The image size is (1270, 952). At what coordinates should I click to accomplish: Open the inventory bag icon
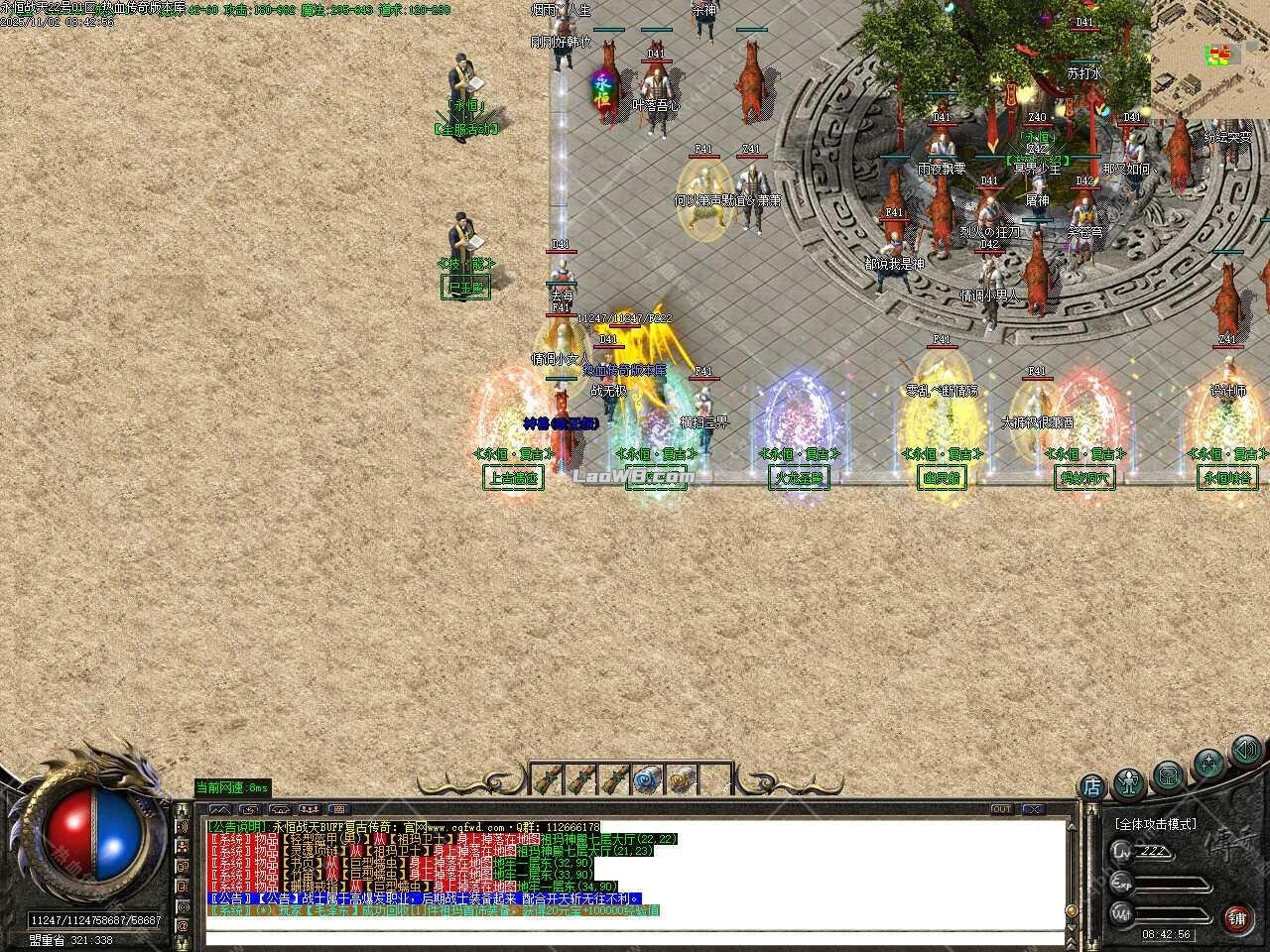pos(1168,777)
